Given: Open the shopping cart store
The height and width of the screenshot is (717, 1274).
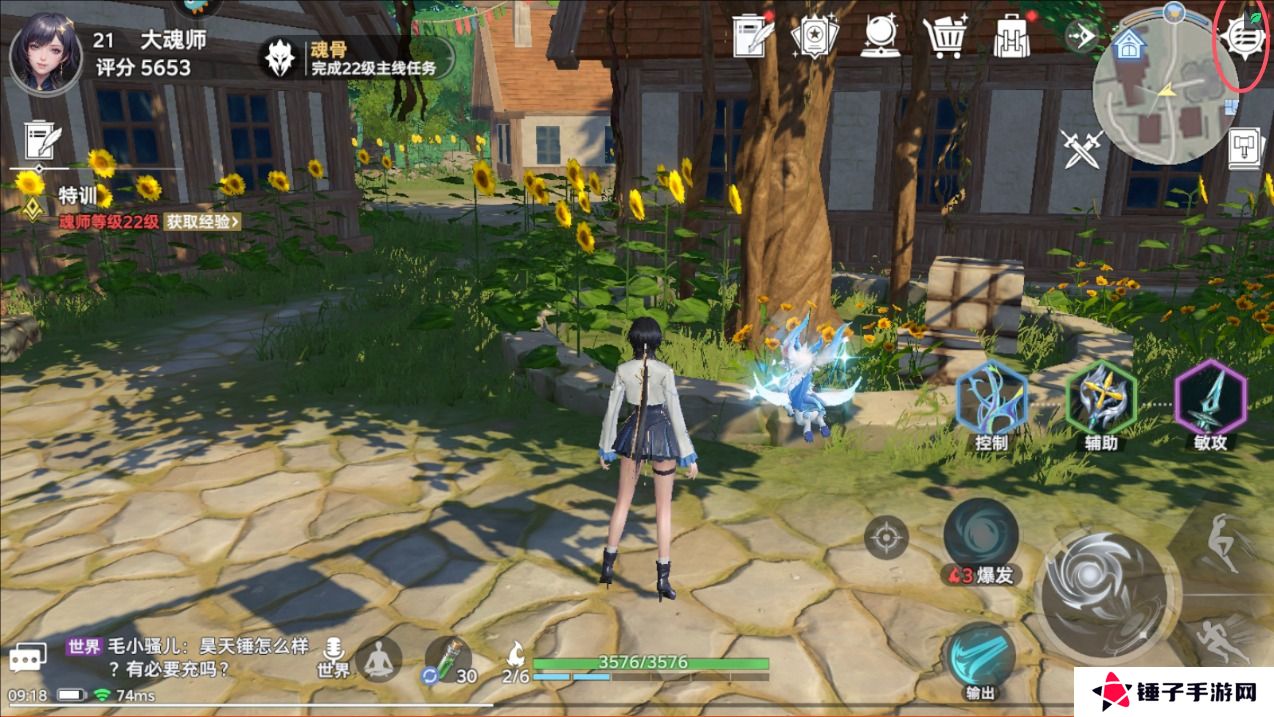Looking at the screenshot, I should tap(944, 37).
